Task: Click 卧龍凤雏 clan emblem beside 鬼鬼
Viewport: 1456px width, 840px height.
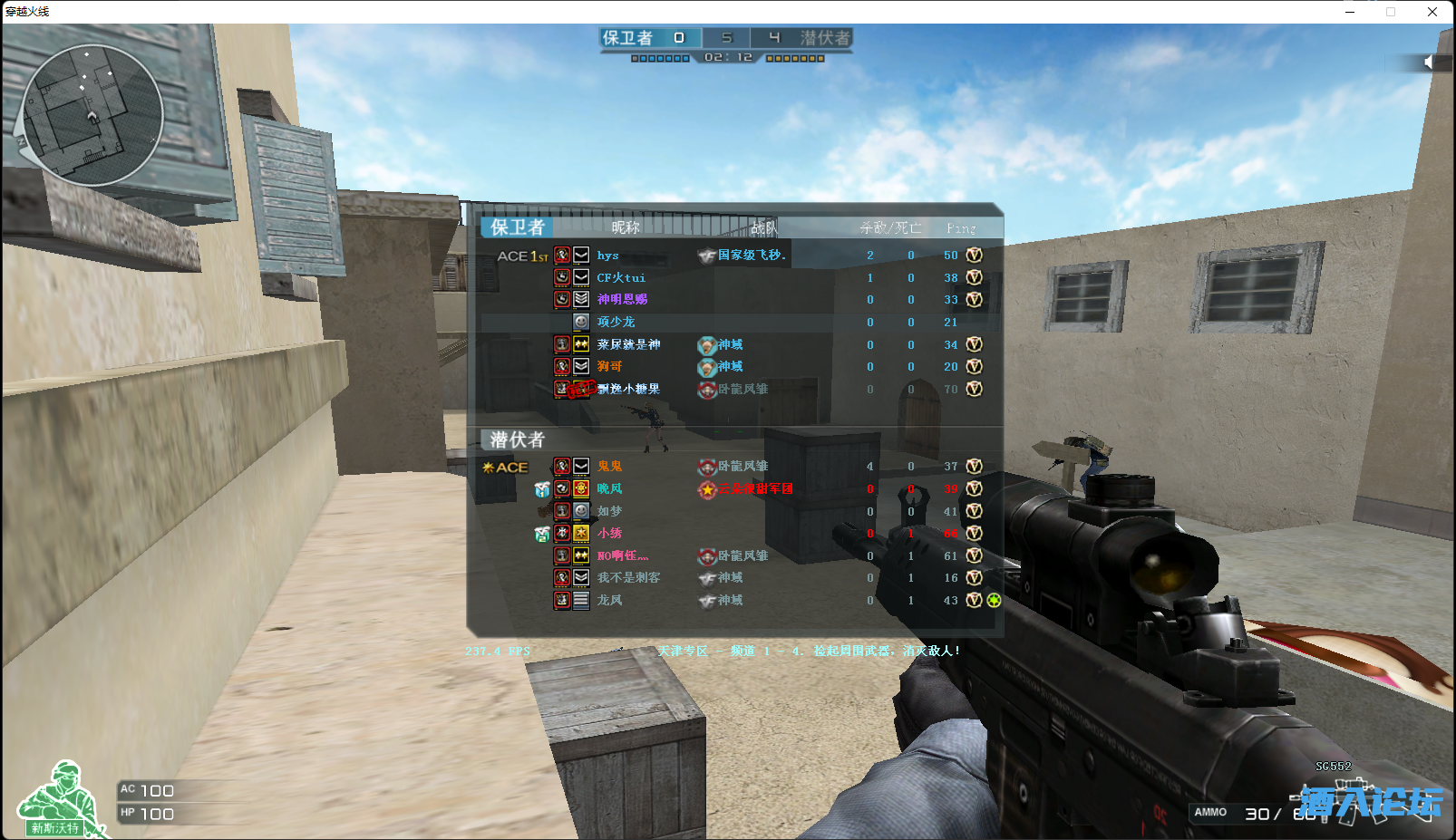Action: click(x=707, y=467)
